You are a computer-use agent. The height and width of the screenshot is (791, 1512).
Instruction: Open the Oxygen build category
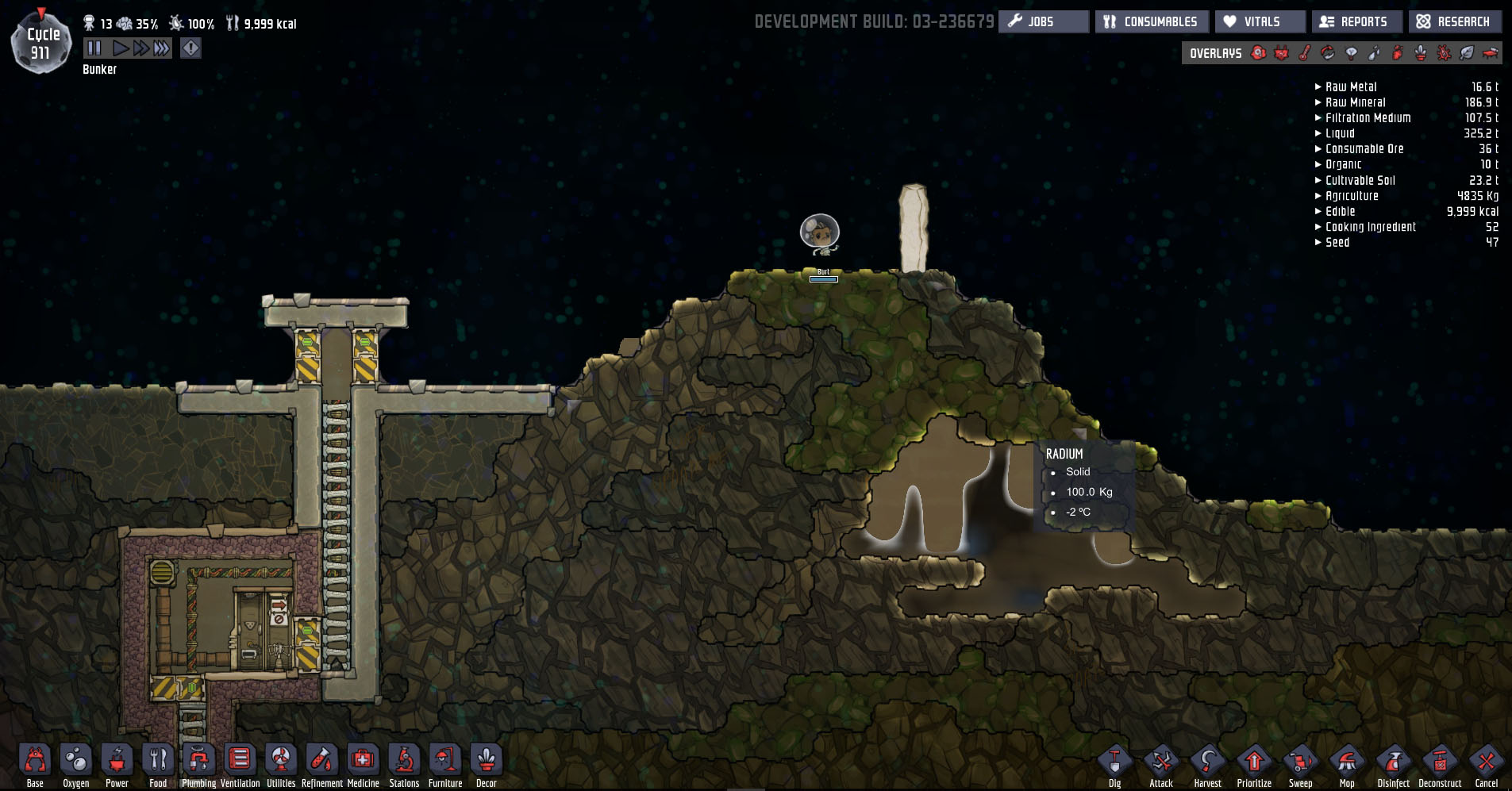[x=76, y=760]
